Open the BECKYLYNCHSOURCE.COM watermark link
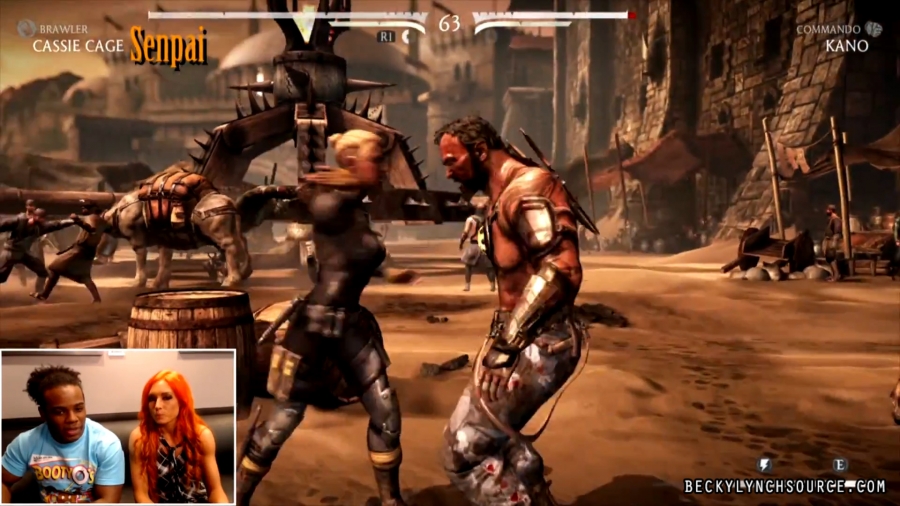900x506 pixels. pyautogui.click(x=784, y=486)
